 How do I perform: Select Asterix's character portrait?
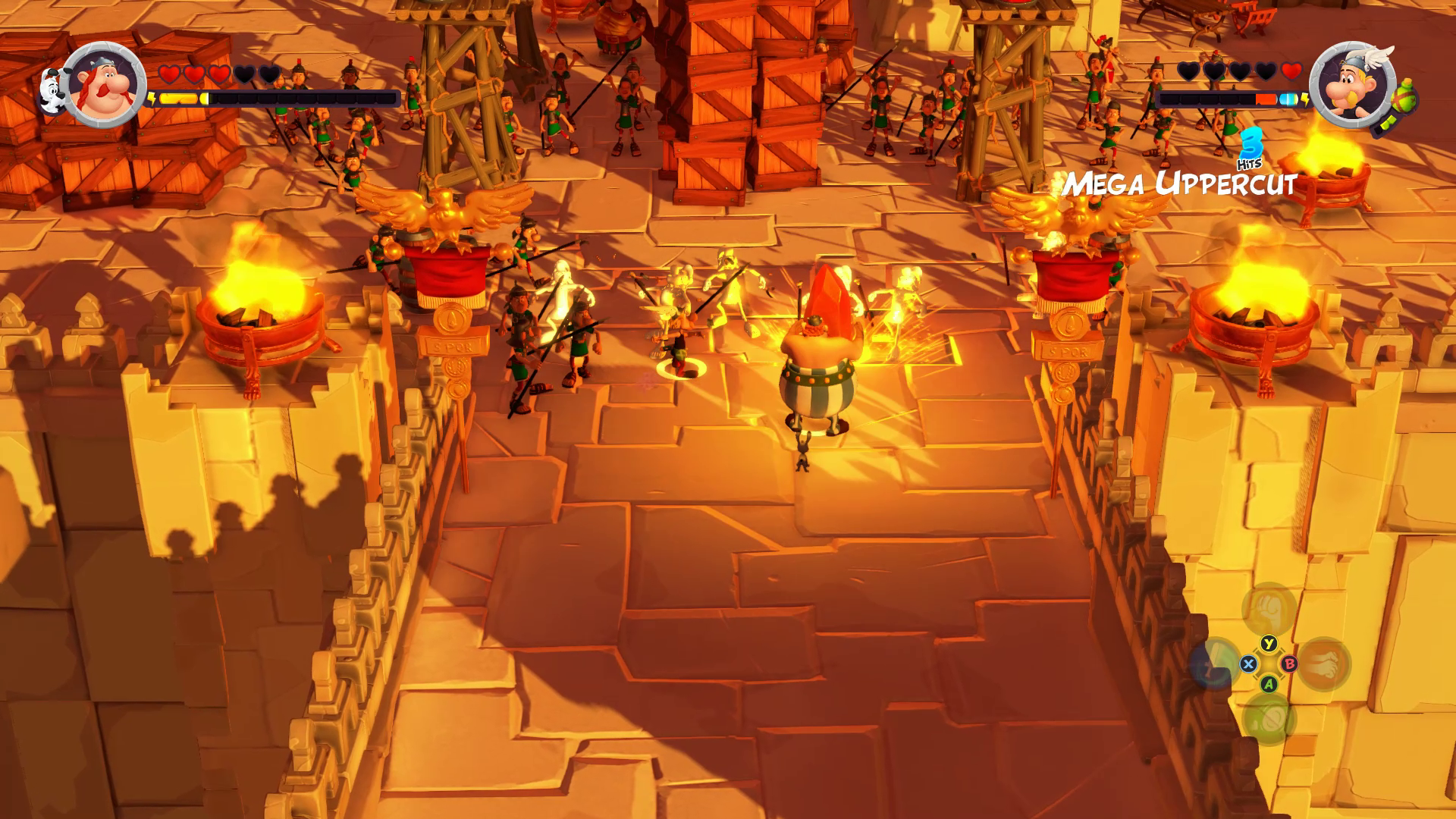coord(1352,84)
